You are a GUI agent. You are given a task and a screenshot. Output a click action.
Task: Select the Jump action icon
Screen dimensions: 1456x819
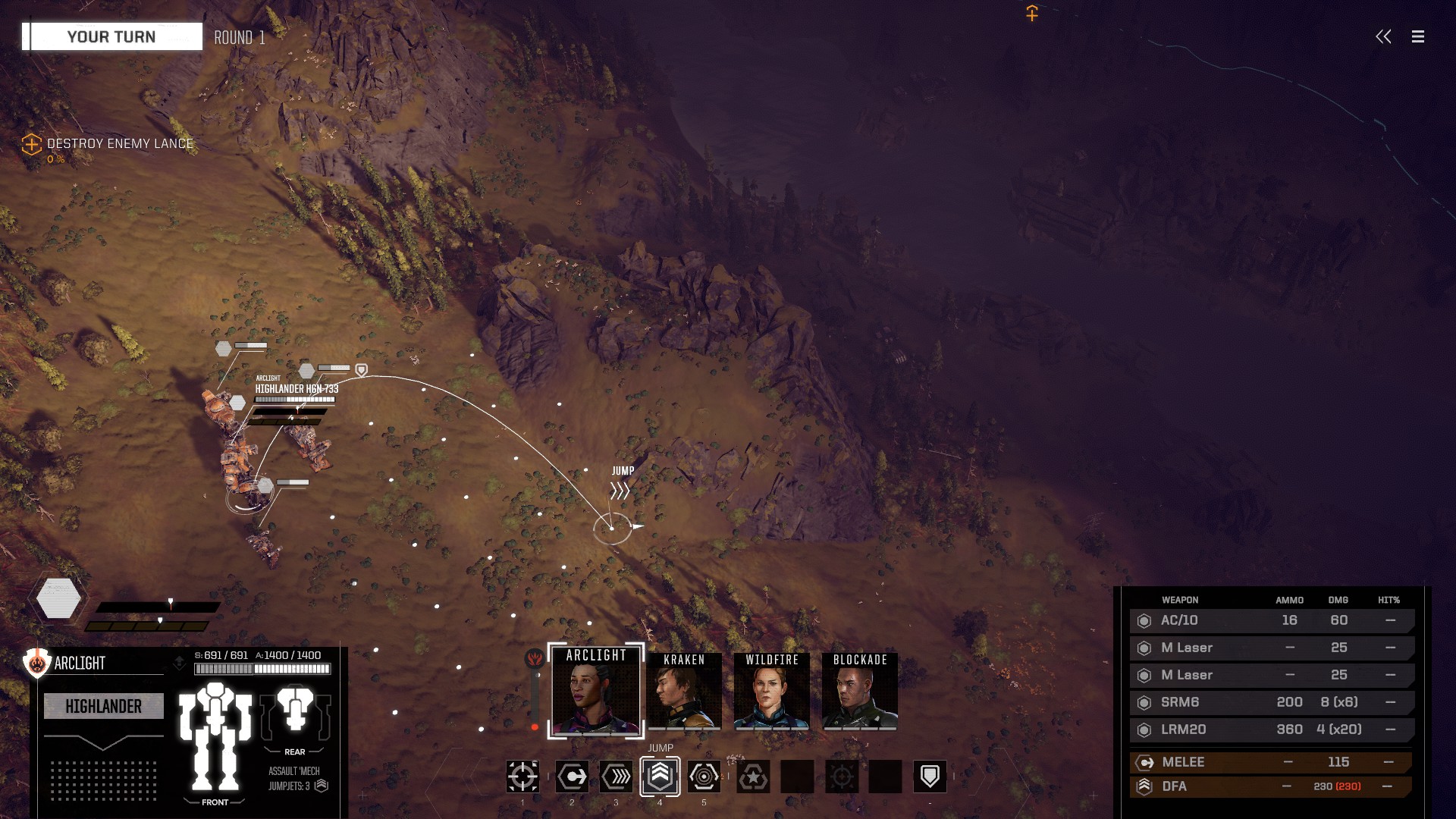point(660,776)
